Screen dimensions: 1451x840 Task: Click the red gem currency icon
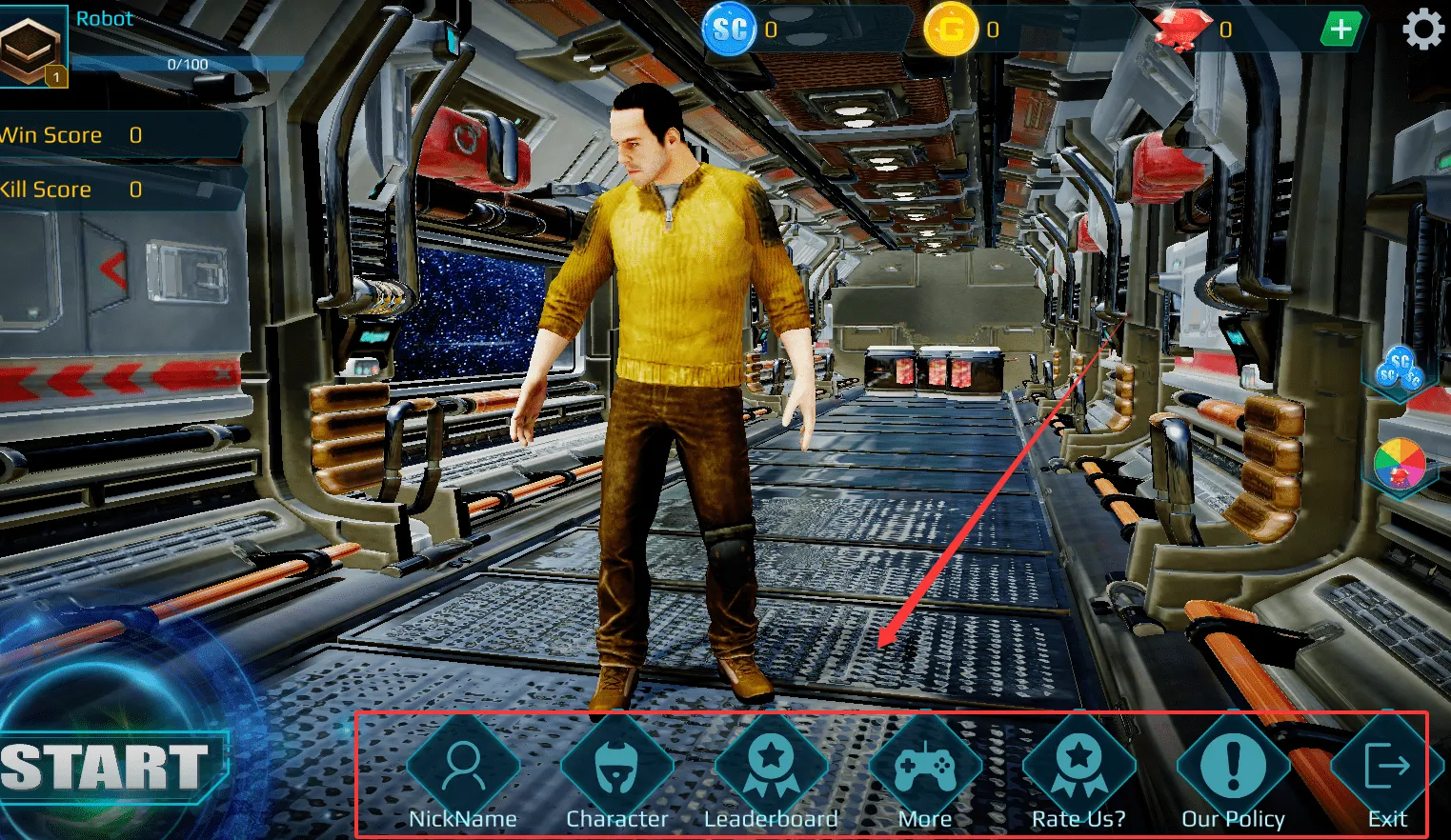pos(1182,30)
